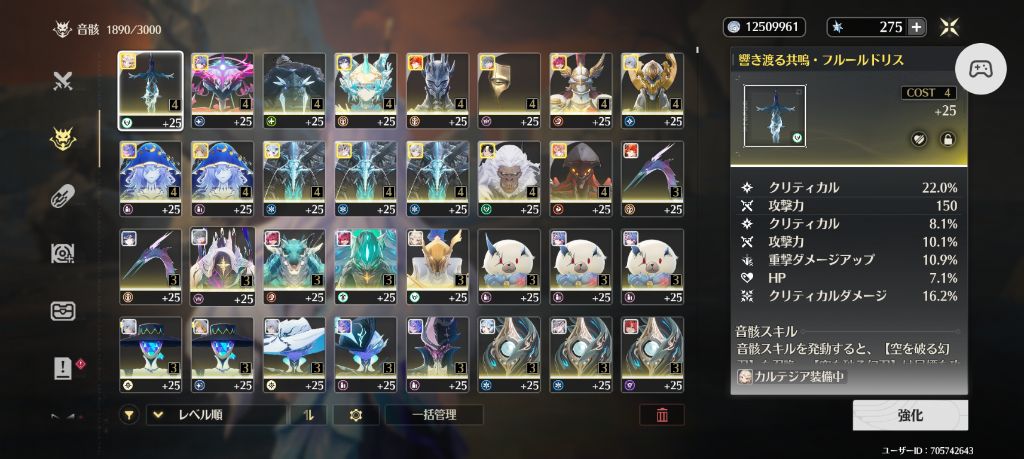Pick the green dragon-head echo
The width and height of the screenshot is (1024, 459).
(294, 267)
